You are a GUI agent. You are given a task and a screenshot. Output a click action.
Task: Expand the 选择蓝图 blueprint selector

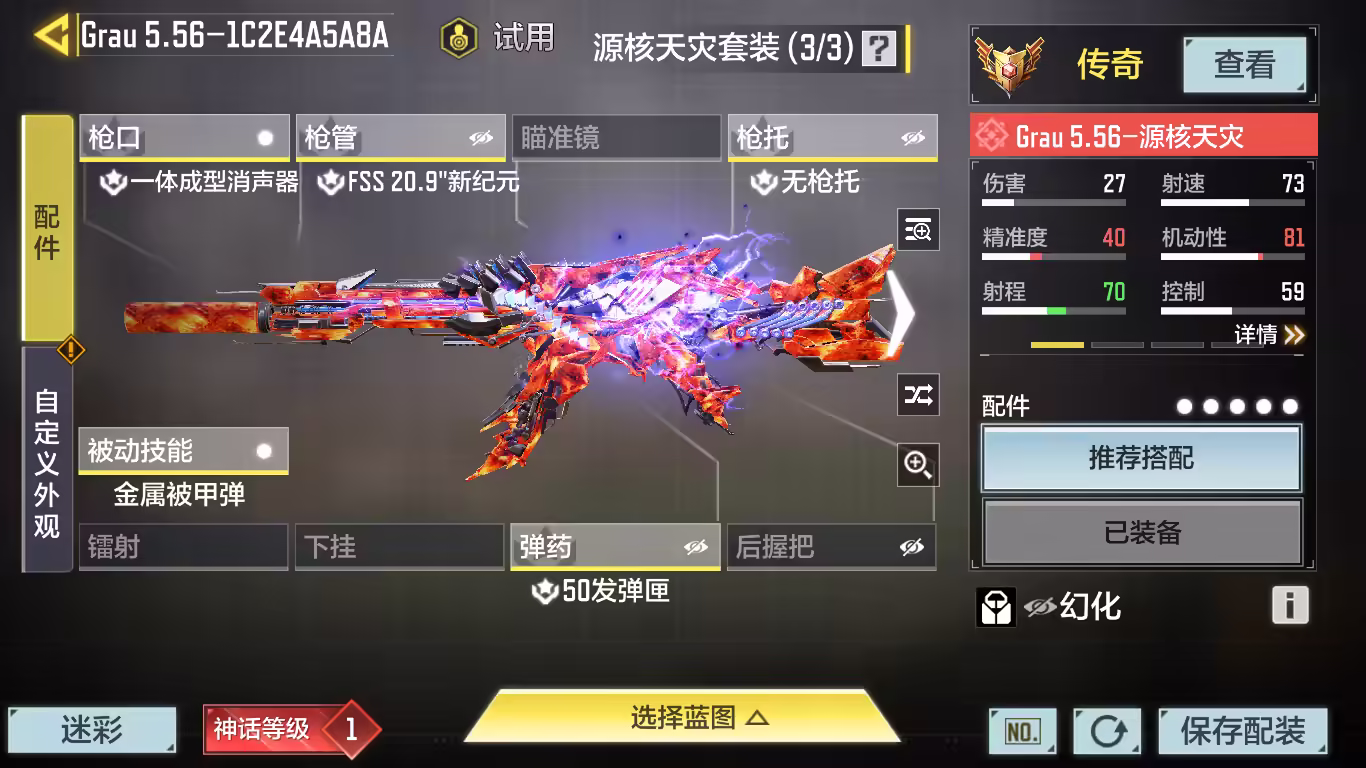coord(684,718)
